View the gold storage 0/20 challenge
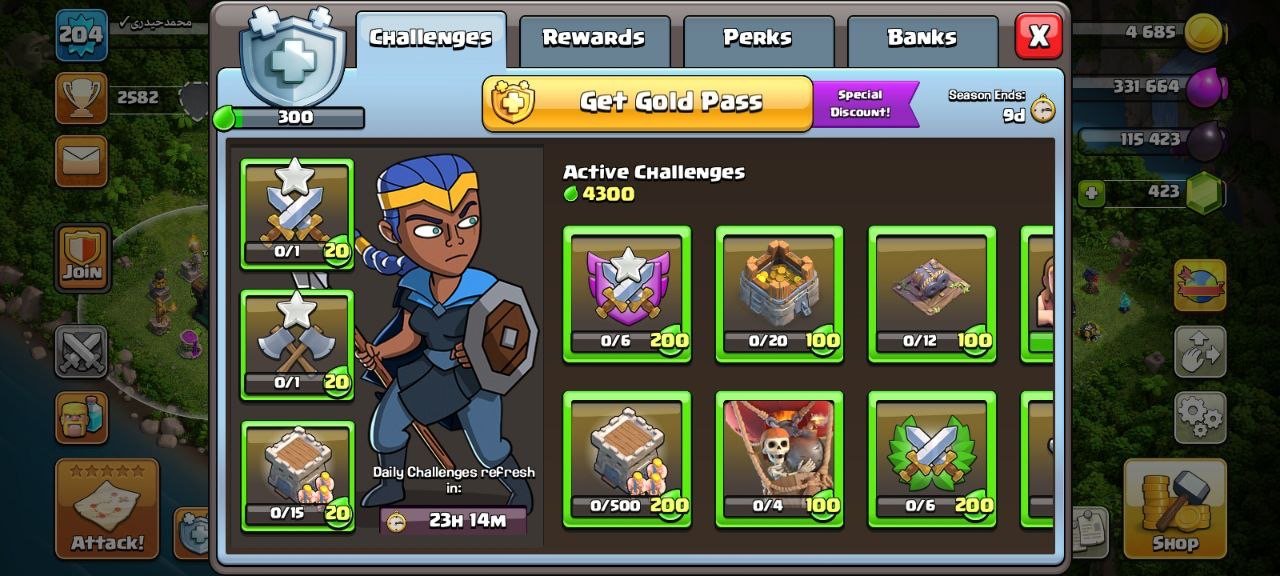This screenshot has height=576, width=1280. pyautogui.click(x=779, y=293)
